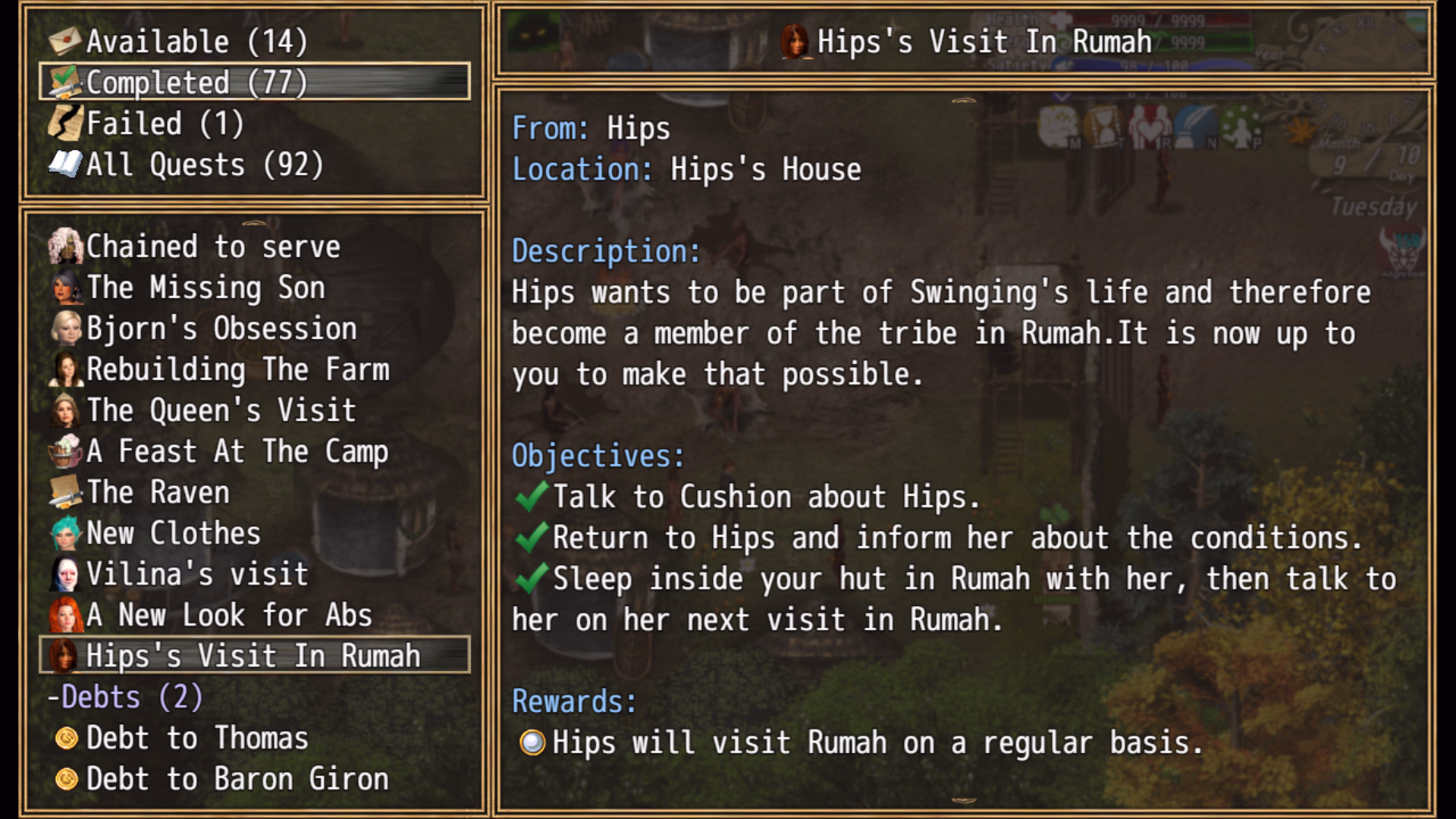1456x819 pixels.
Task: Choose Hips's Visit In Rumah quest
Action: [253, 656]
